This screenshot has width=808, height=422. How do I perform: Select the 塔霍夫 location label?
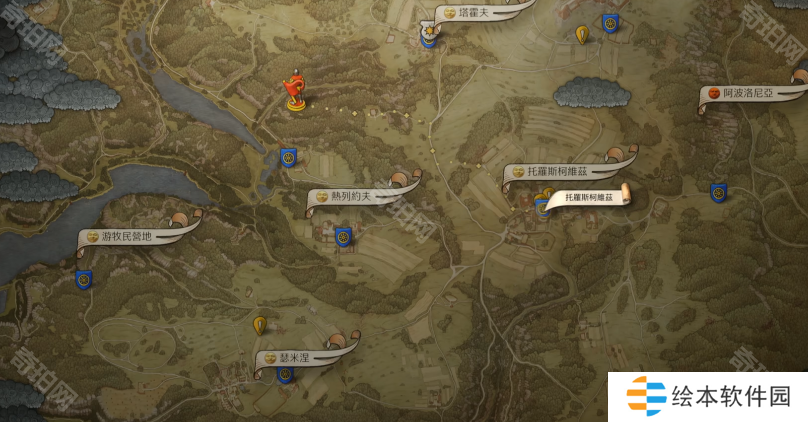[x=470, y=14]
